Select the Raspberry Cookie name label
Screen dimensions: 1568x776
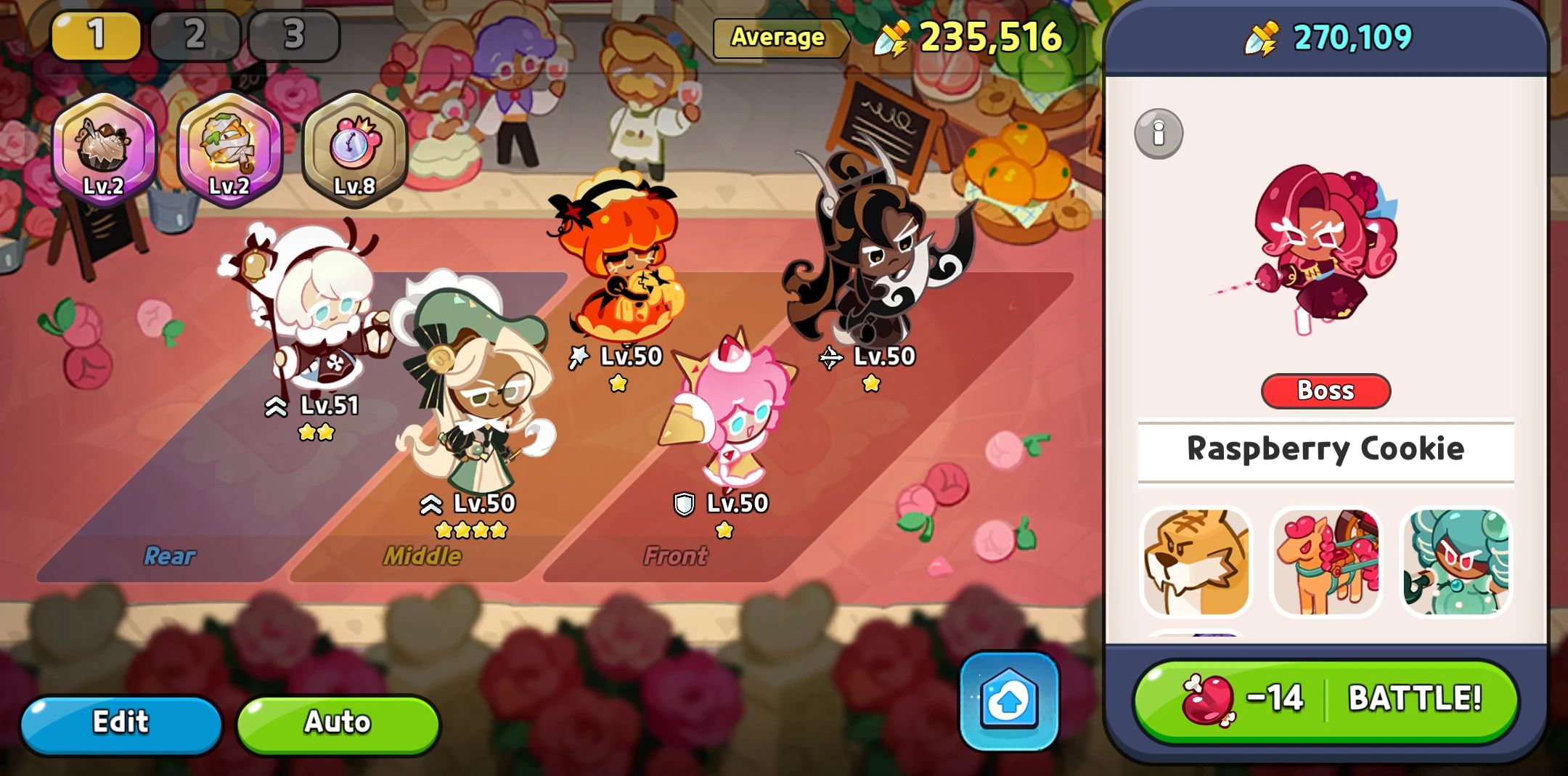coord(1326,449)
